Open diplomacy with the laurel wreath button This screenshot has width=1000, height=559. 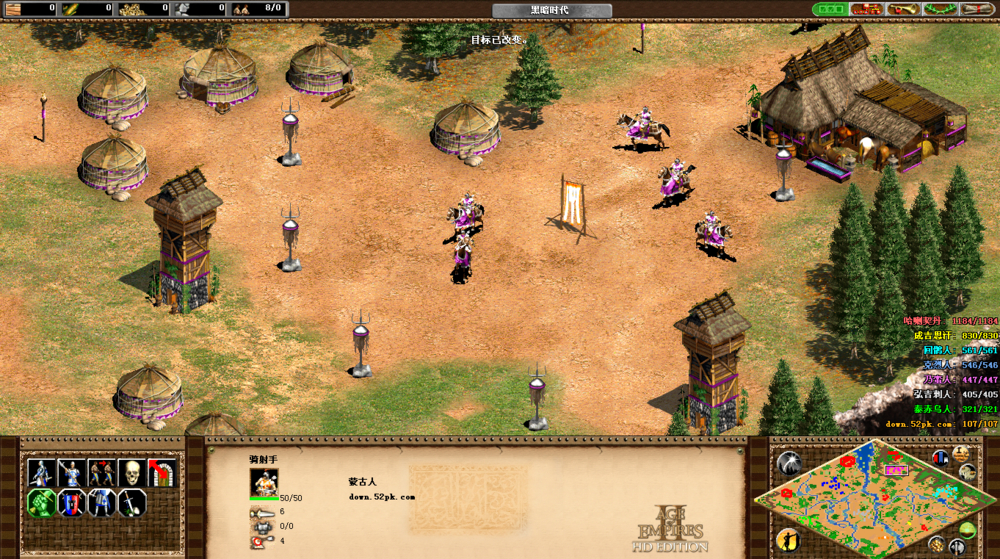point(938,9)
